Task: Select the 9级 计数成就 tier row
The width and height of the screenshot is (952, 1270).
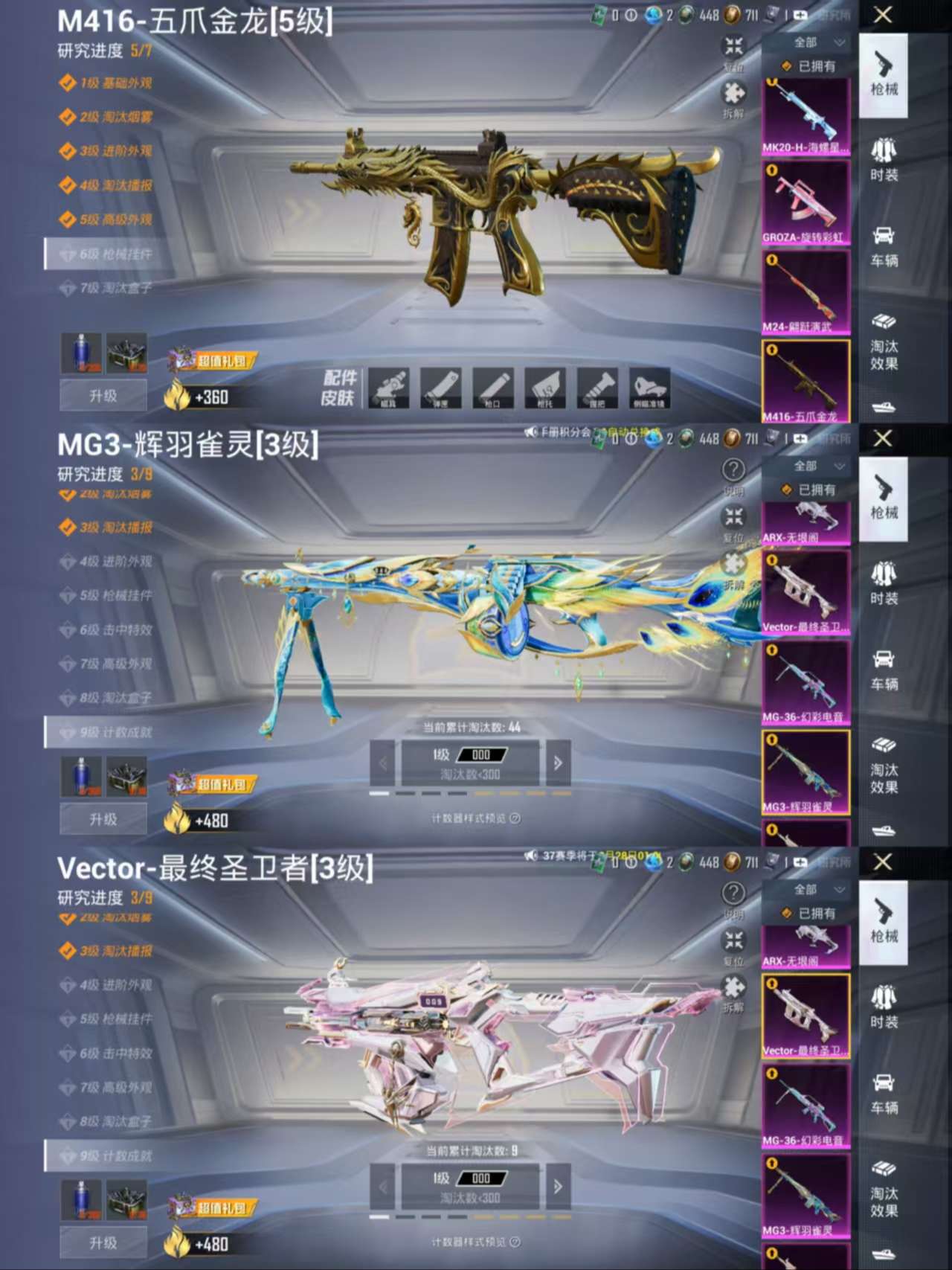Action: coord(112,732)
